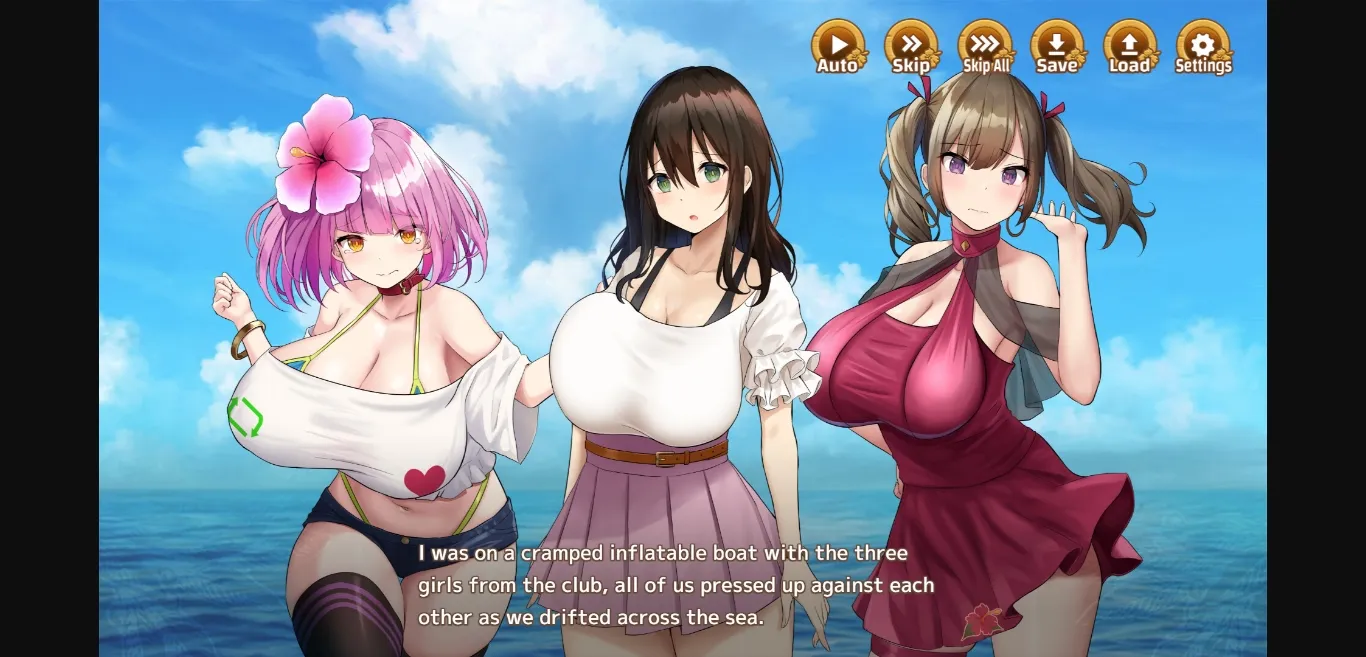Enable Auto dialogue playback
Image resolution: width=1366 pixels, height=657 pixels.
point(838,46)
